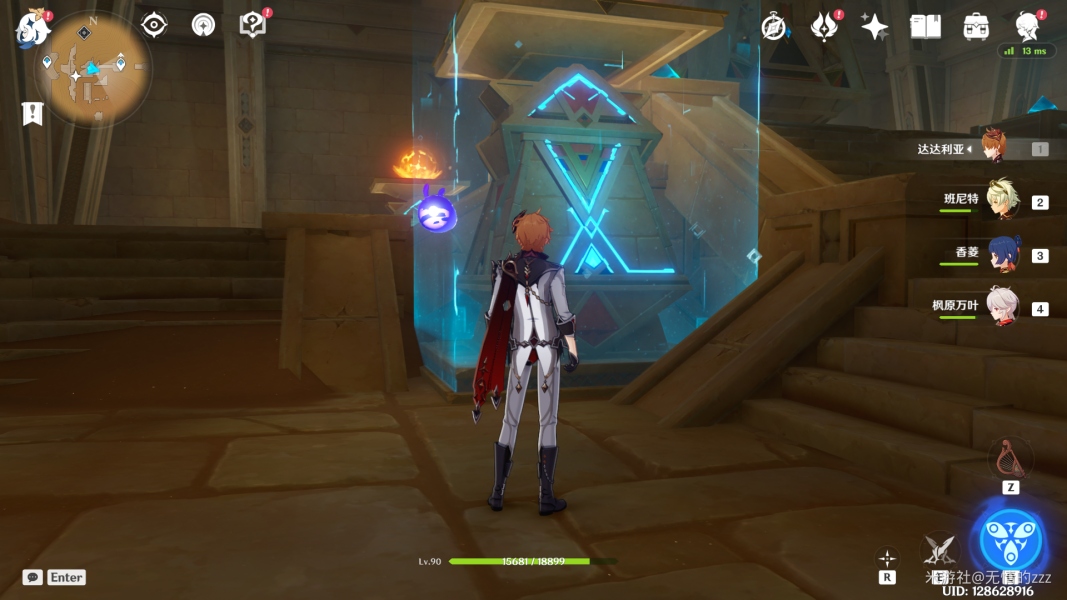The image size is (1067, 600).
Task: Open the circular minimap
Action: pos(94,69)
